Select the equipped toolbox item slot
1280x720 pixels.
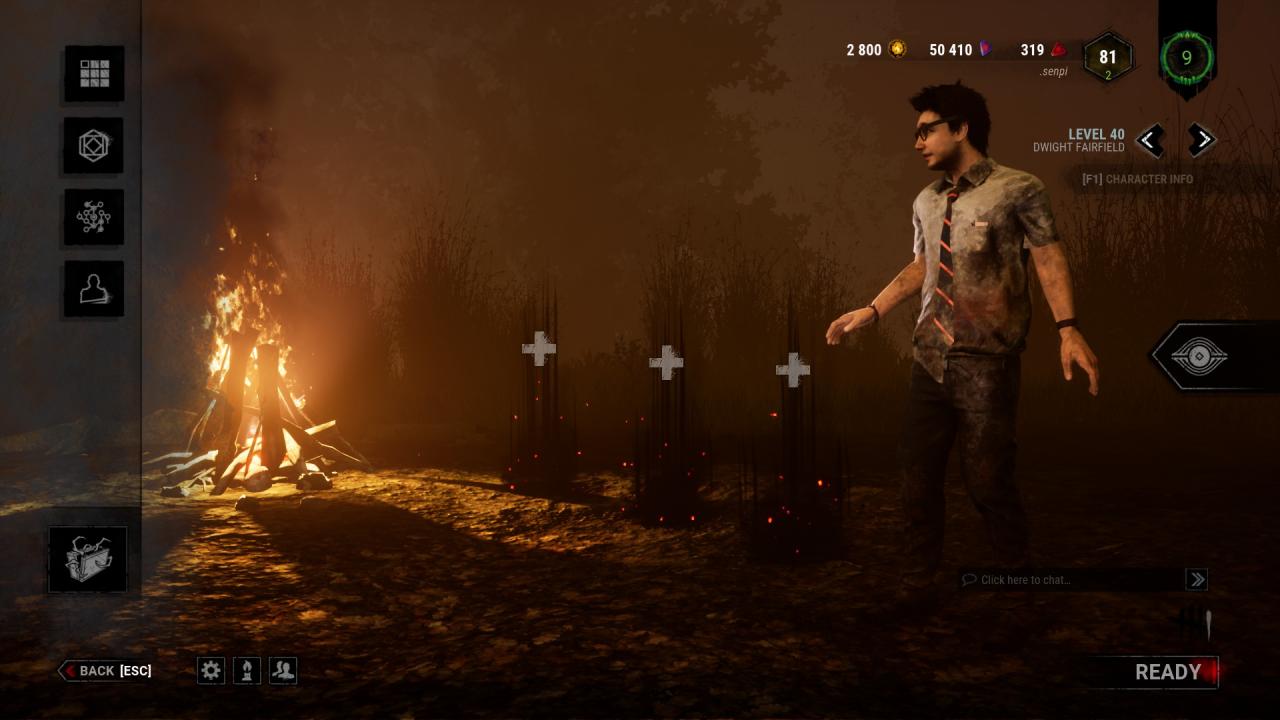[x=88, y=559]
